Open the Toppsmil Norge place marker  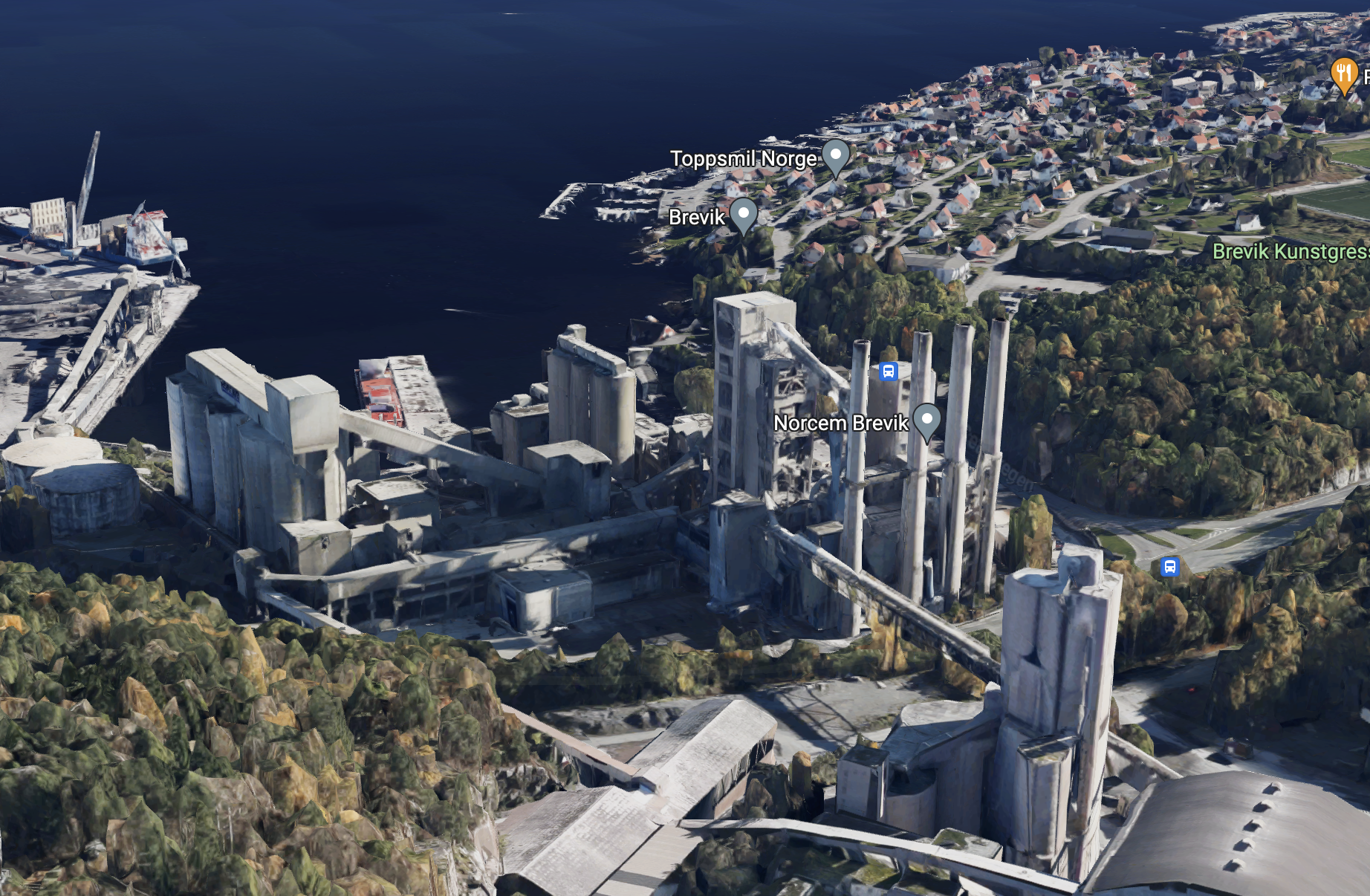pos(836,157)
